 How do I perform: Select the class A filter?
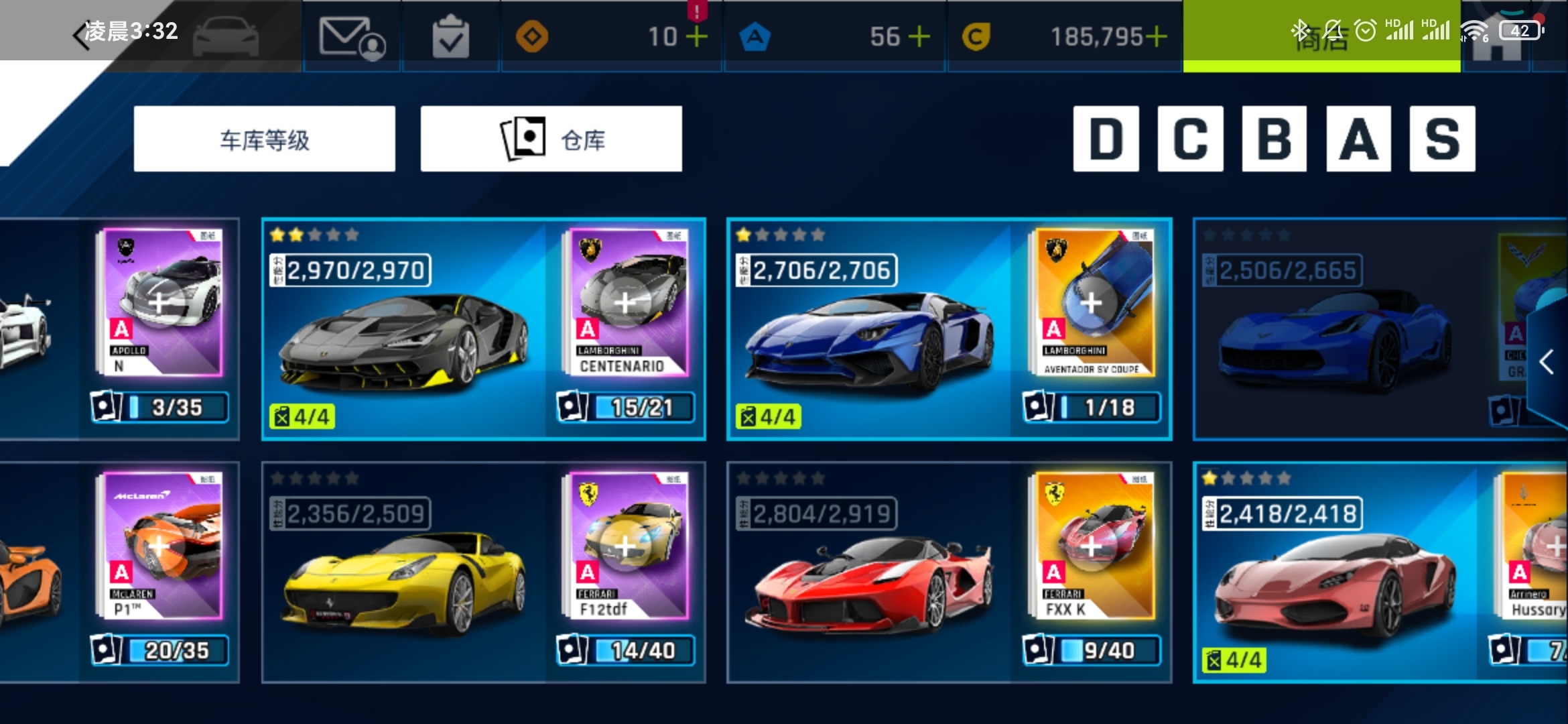click(1358, 139)
